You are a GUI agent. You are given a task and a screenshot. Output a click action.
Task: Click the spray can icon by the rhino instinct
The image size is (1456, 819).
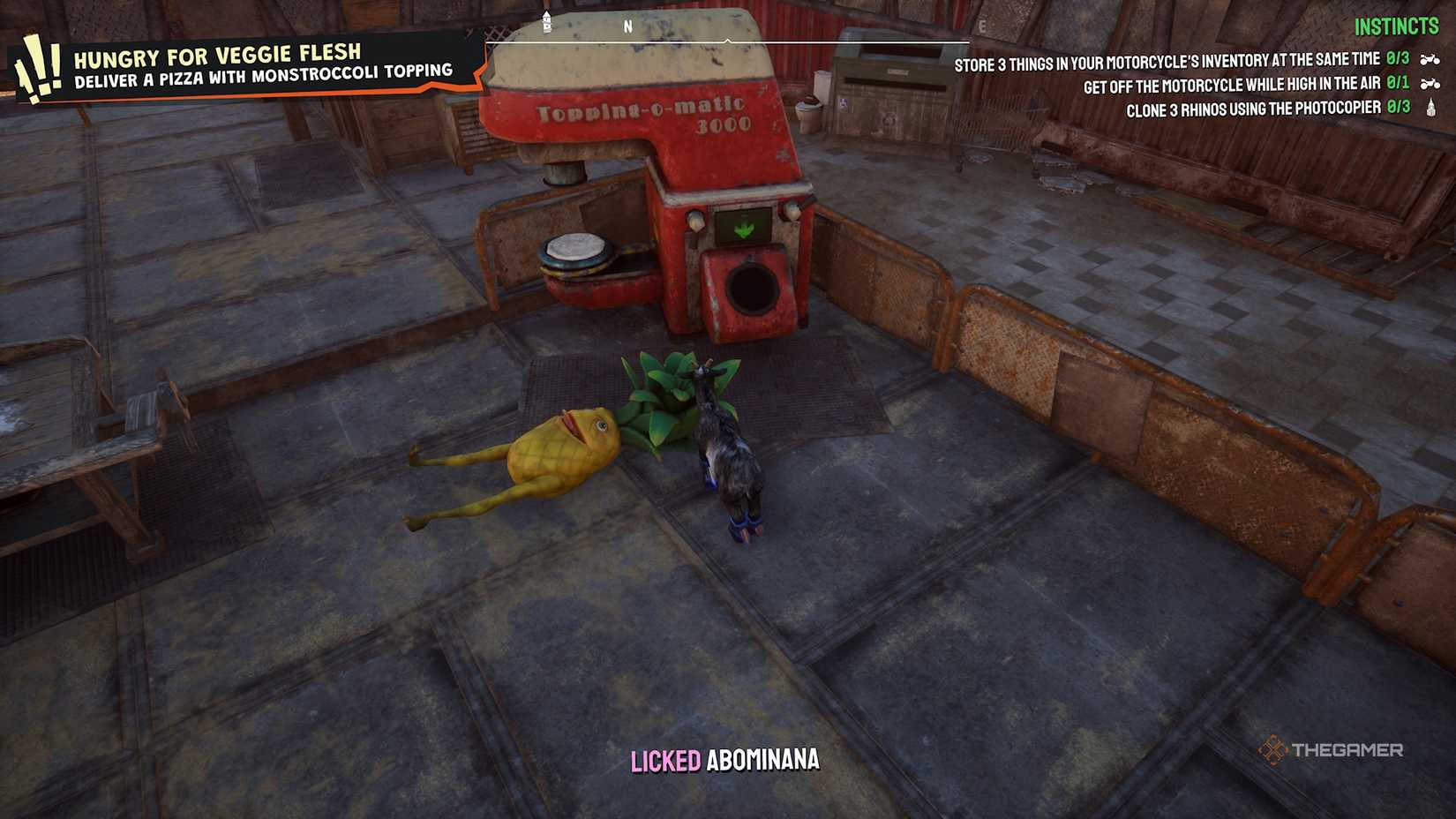pos(1430,106)
